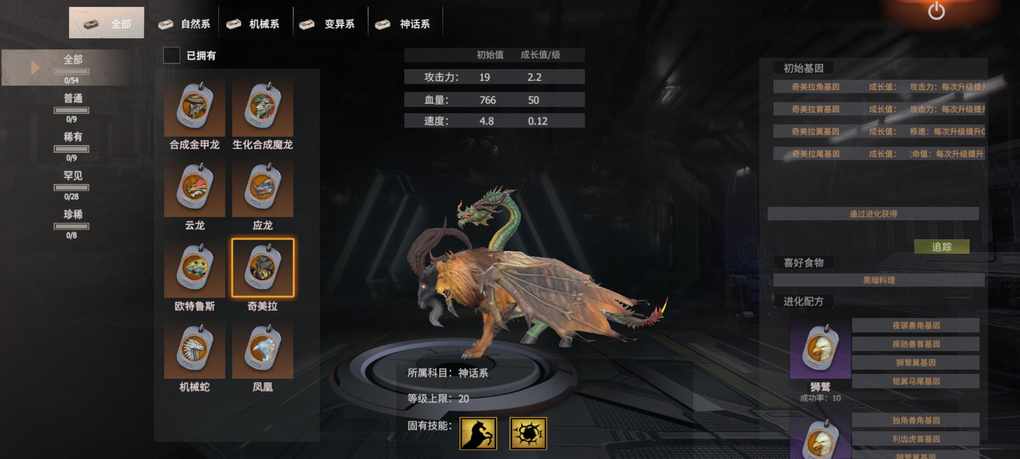1020x459 pixels.
Task: Click the green 追踪 button
Action: tap(941, 246)
